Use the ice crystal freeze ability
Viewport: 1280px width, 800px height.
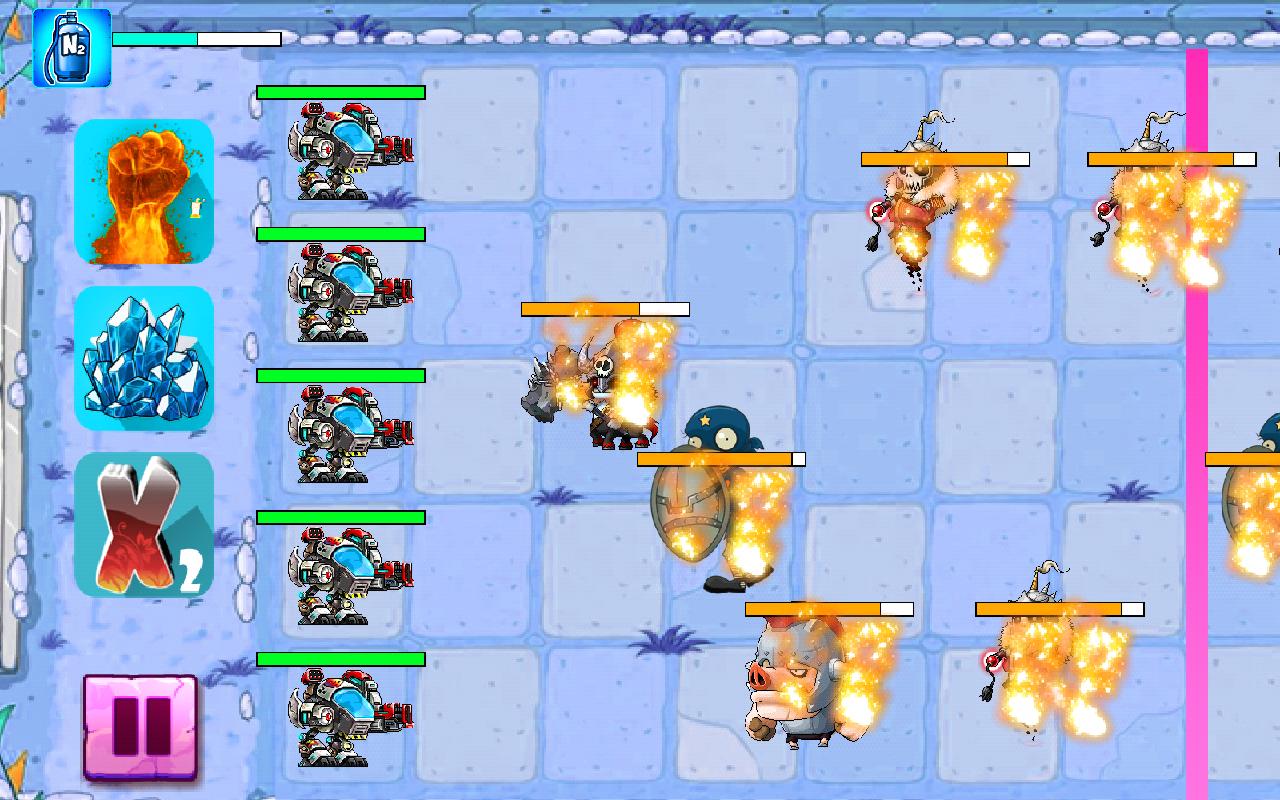144,357
